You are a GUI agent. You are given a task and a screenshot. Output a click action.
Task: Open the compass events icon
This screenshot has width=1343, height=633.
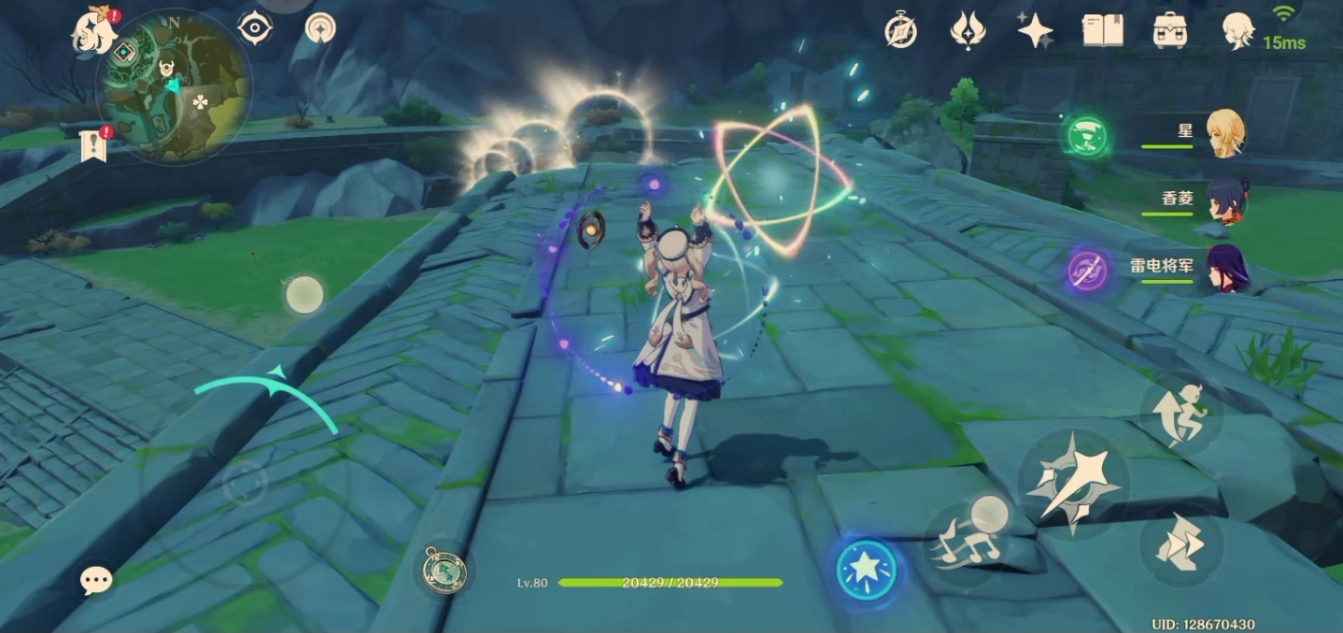(x=901, y=31)
